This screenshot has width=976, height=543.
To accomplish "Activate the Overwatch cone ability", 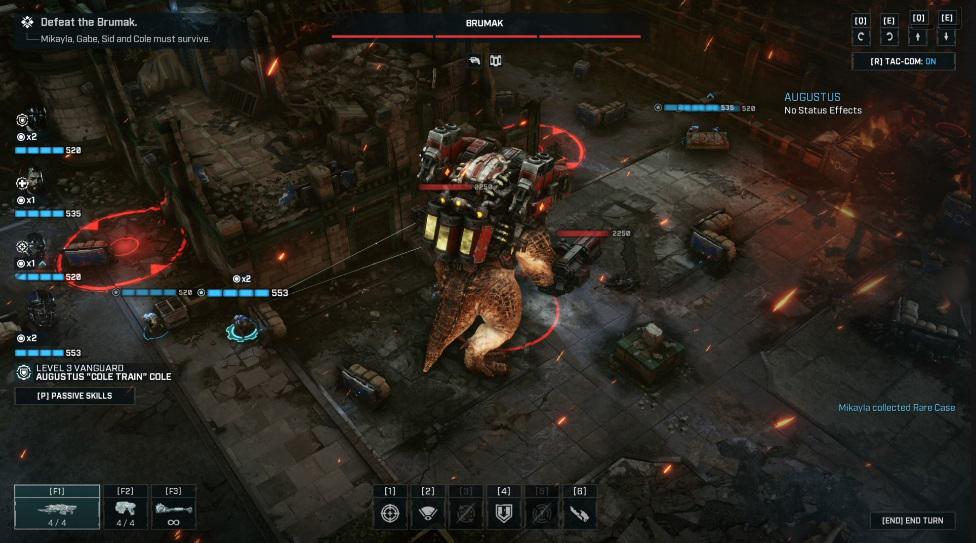I will tap(428, 513).
